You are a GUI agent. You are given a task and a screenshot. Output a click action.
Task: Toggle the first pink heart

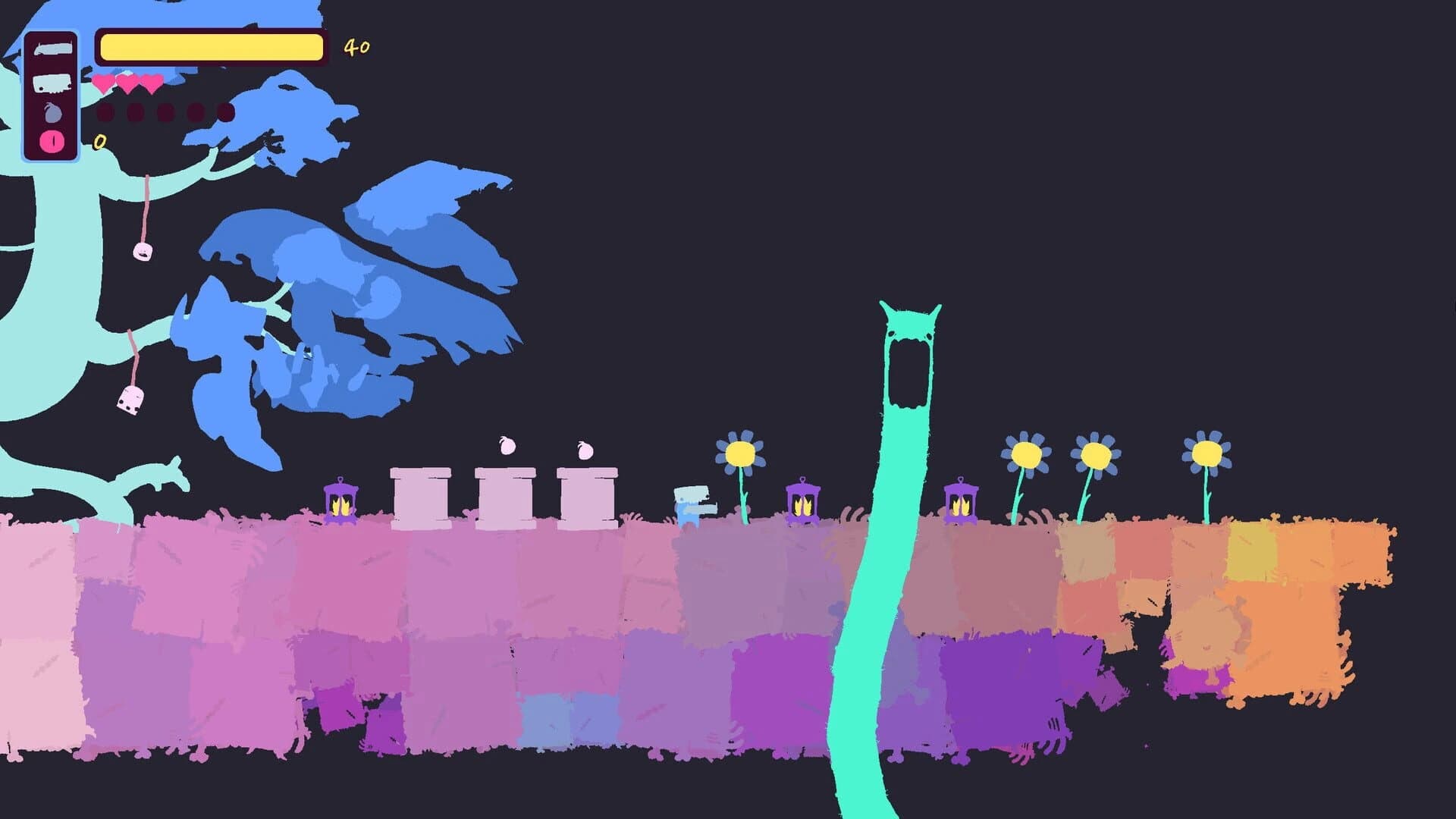click(x=102, y=83)
